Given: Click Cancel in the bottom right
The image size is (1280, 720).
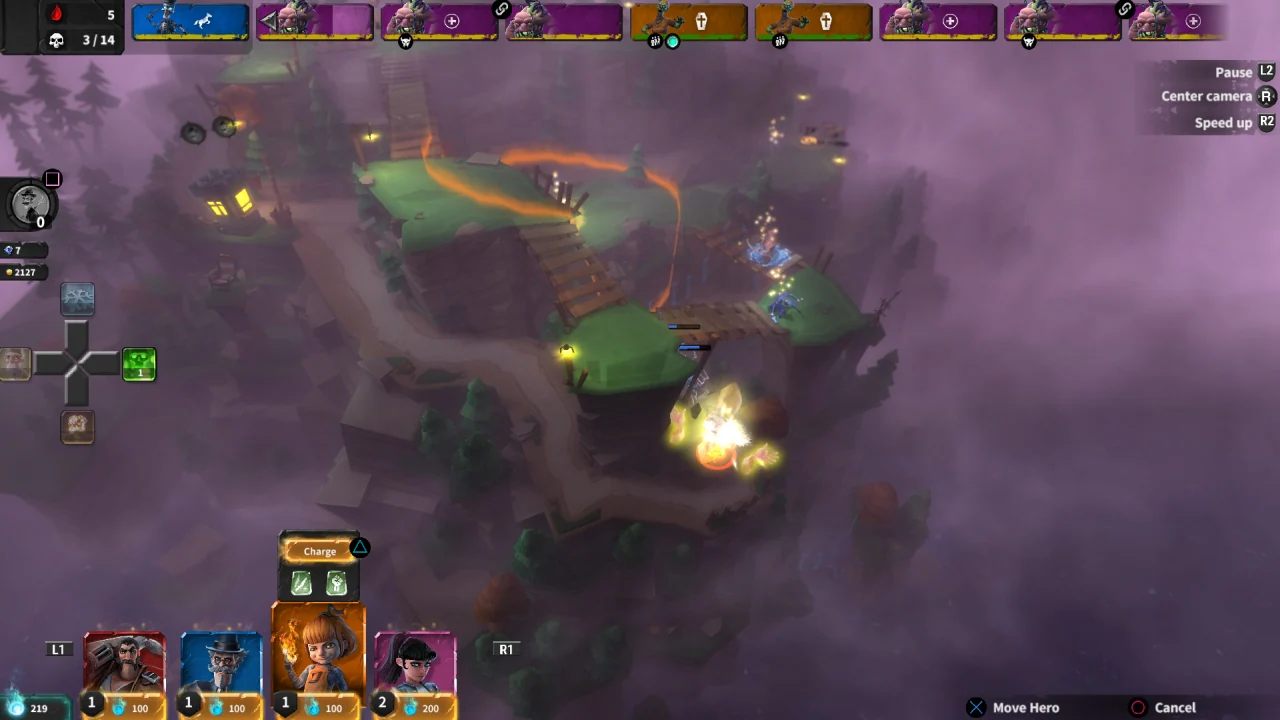Looking at the screenshot, I should tap(1174, 707).
